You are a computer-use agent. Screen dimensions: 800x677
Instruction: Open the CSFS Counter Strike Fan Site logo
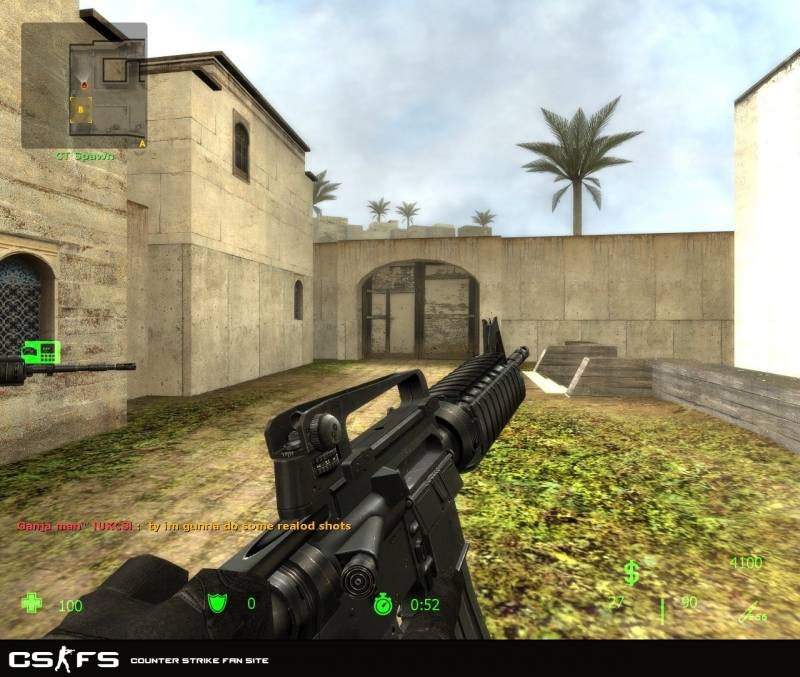click(x=64, y=660)
